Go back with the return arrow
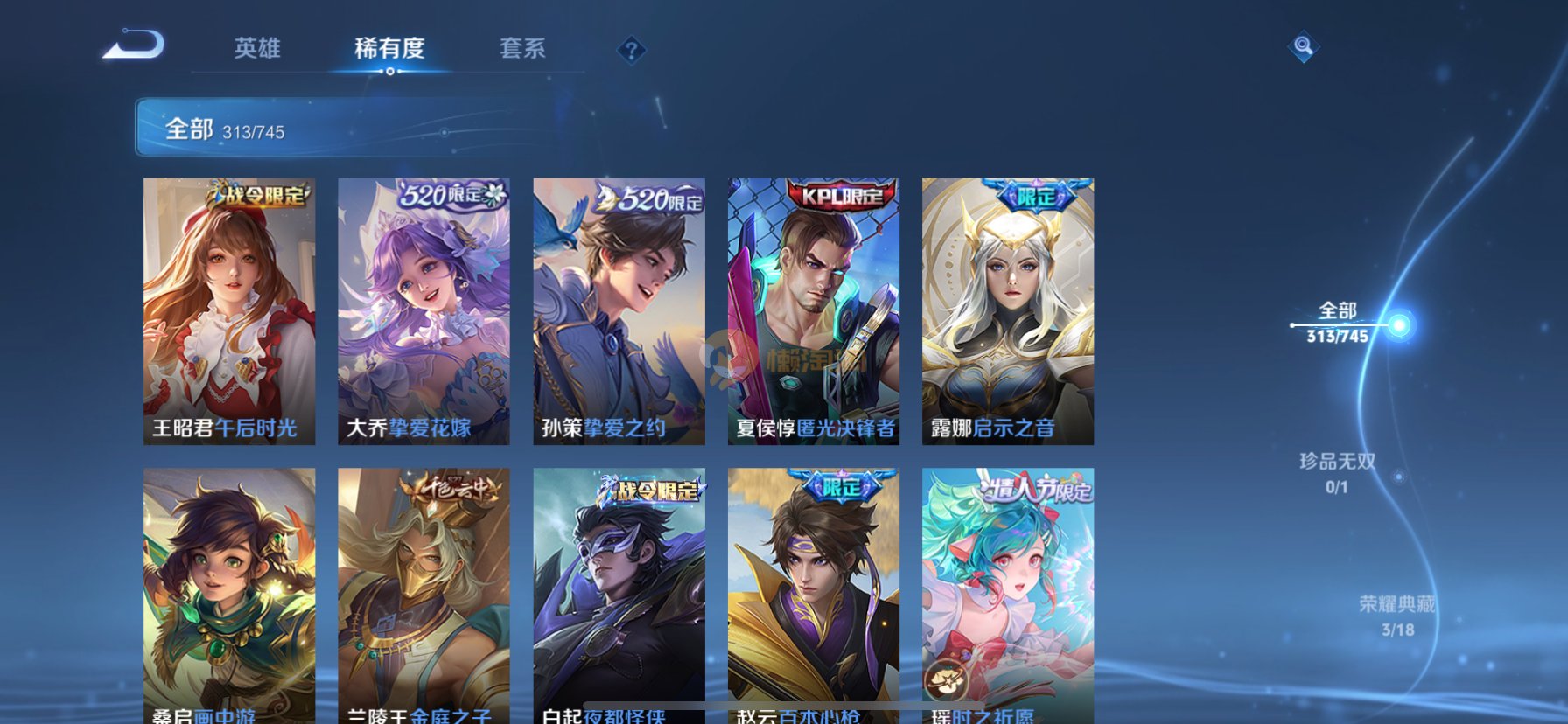 coord(133,45)
